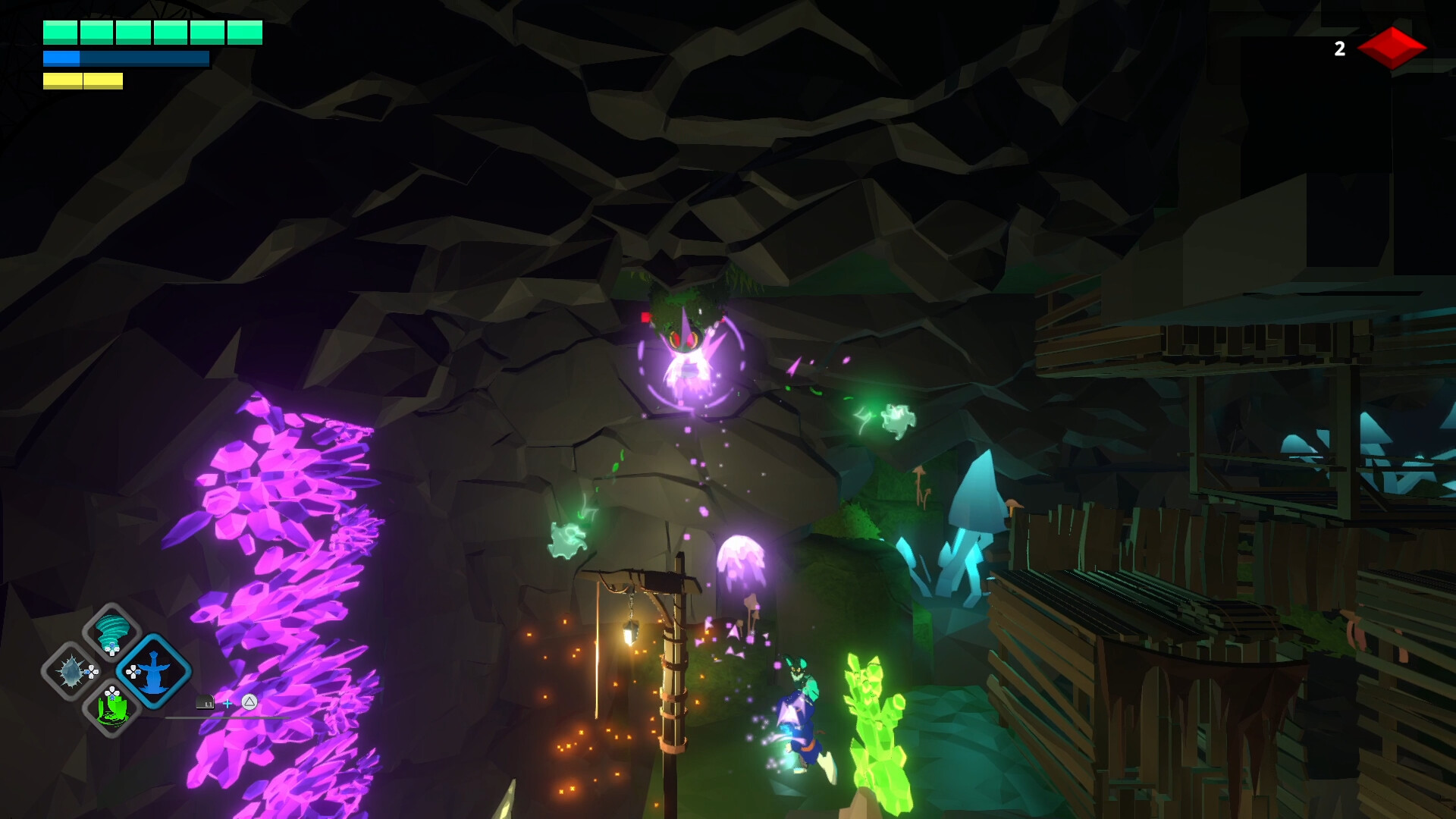Screen dimensions: 1456x819
Task: Click the plus symbol between button prompts
Action: coord(228,703)
